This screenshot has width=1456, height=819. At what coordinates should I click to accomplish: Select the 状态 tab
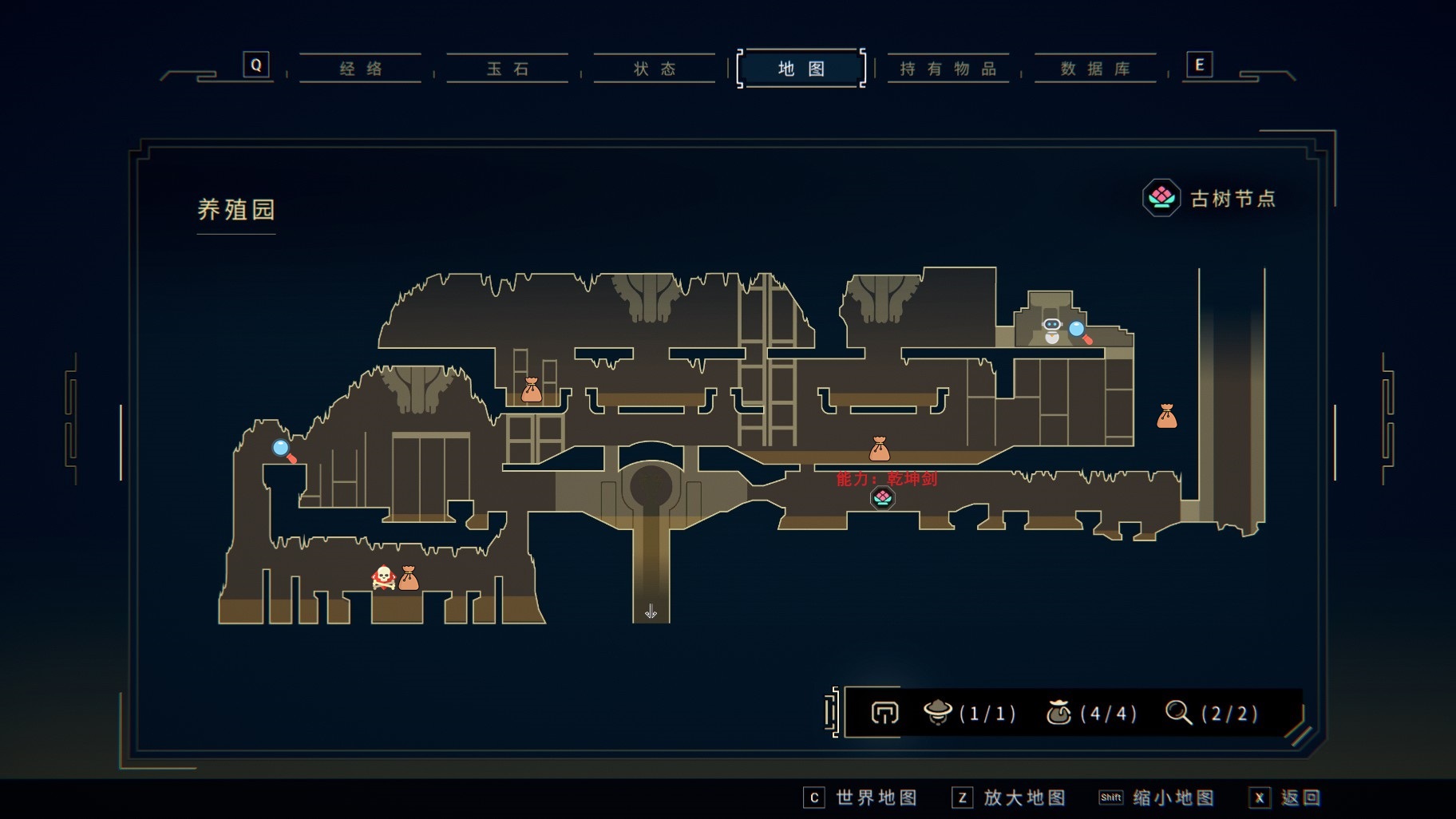(655, 69)
